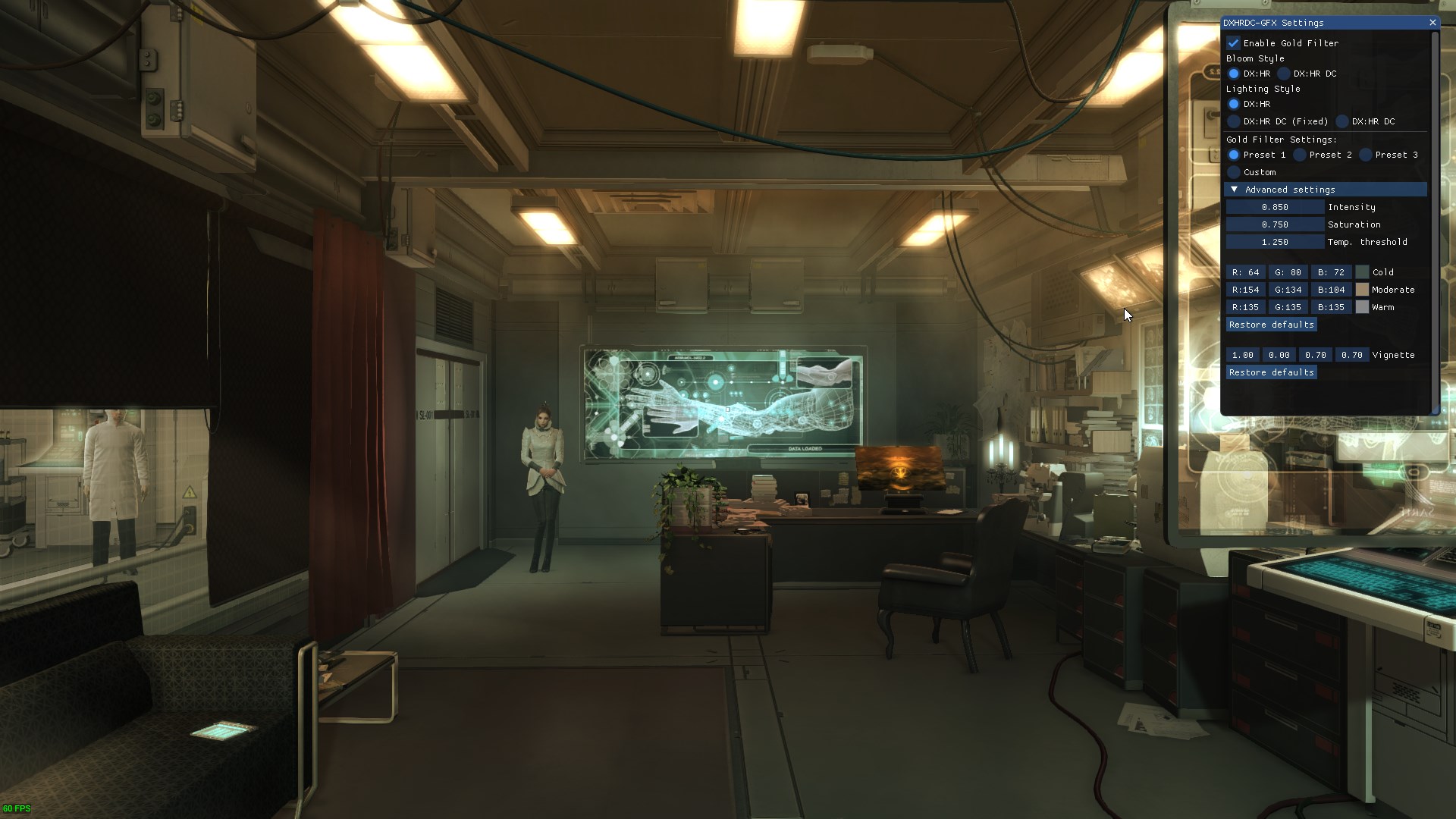Open the Cold color swatch

(x=1363, y=272)
